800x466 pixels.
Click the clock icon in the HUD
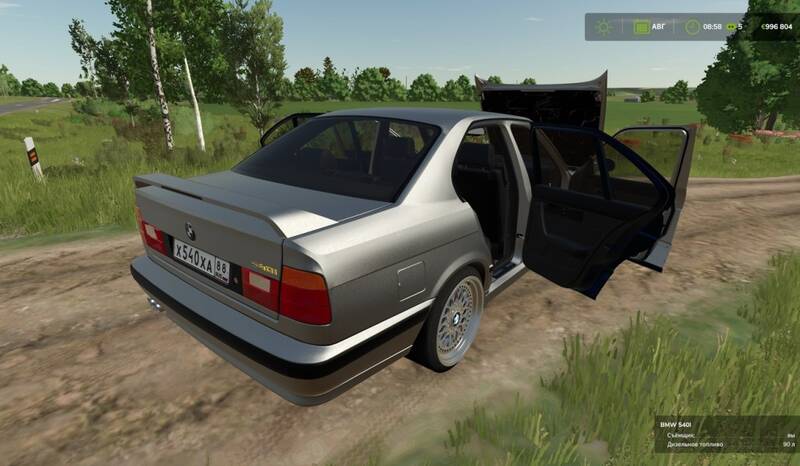pyautogui.click(x=690, y=27)
